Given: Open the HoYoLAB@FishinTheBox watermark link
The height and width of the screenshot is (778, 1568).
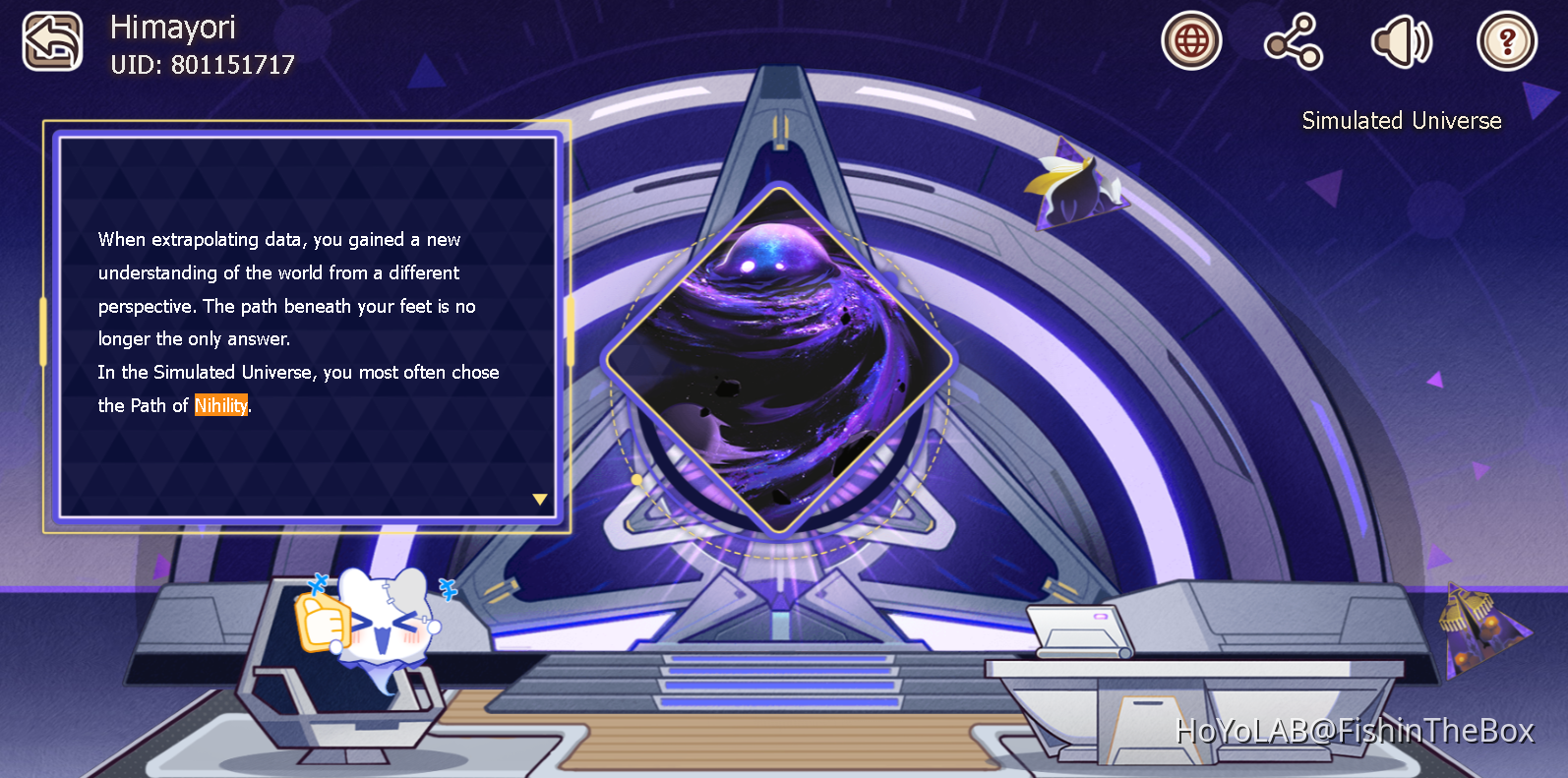Looking at the screenshot, I should click(x=1356, y=731).
